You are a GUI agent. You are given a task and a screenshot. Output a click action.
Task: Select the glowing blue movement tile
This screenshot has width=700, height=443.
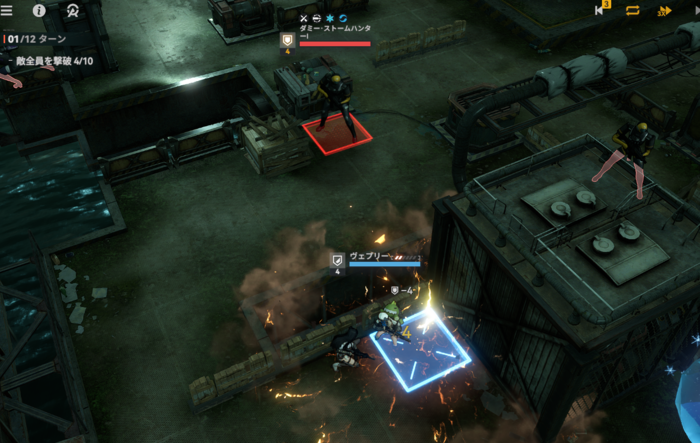420,349
